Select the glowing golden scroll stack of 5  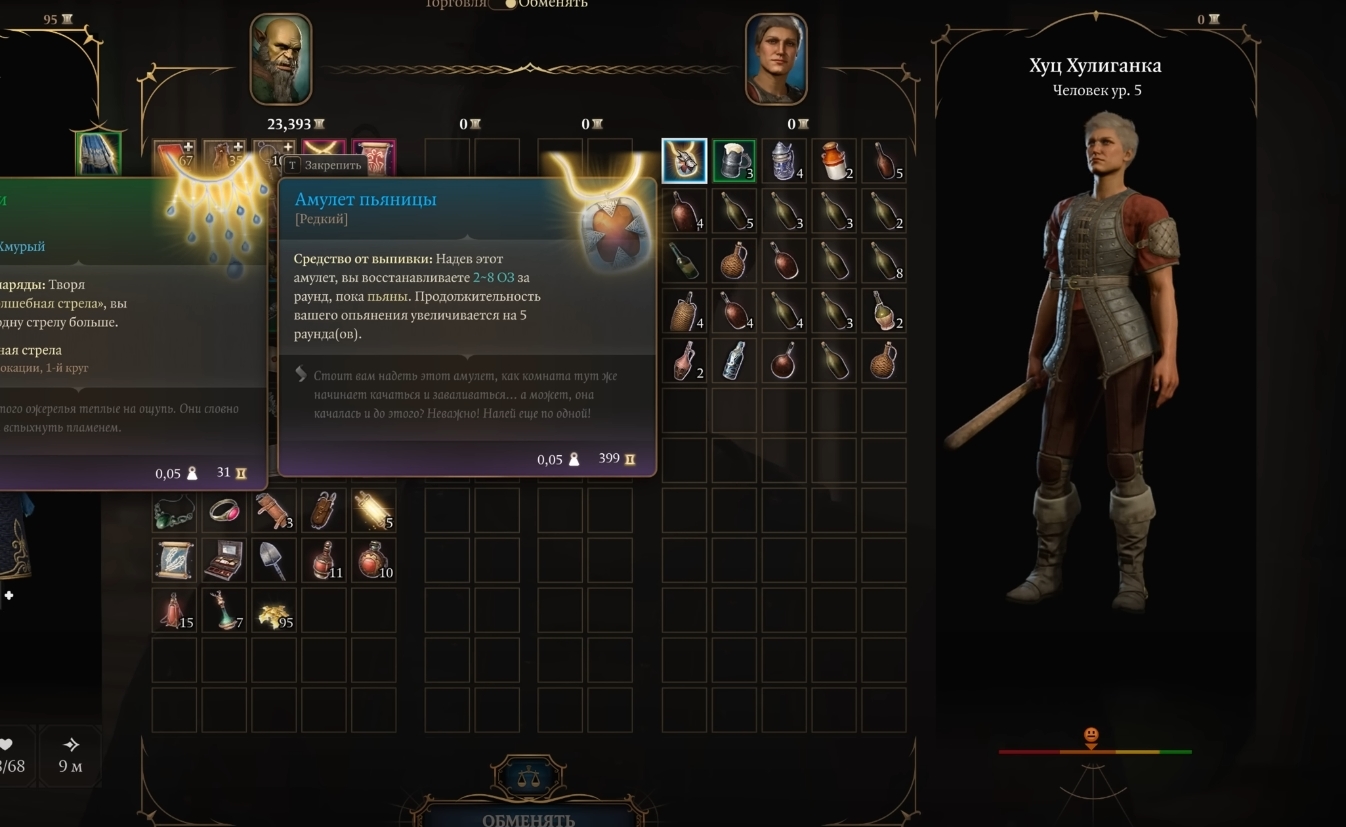pyautogui.click(x=374, y=510)
